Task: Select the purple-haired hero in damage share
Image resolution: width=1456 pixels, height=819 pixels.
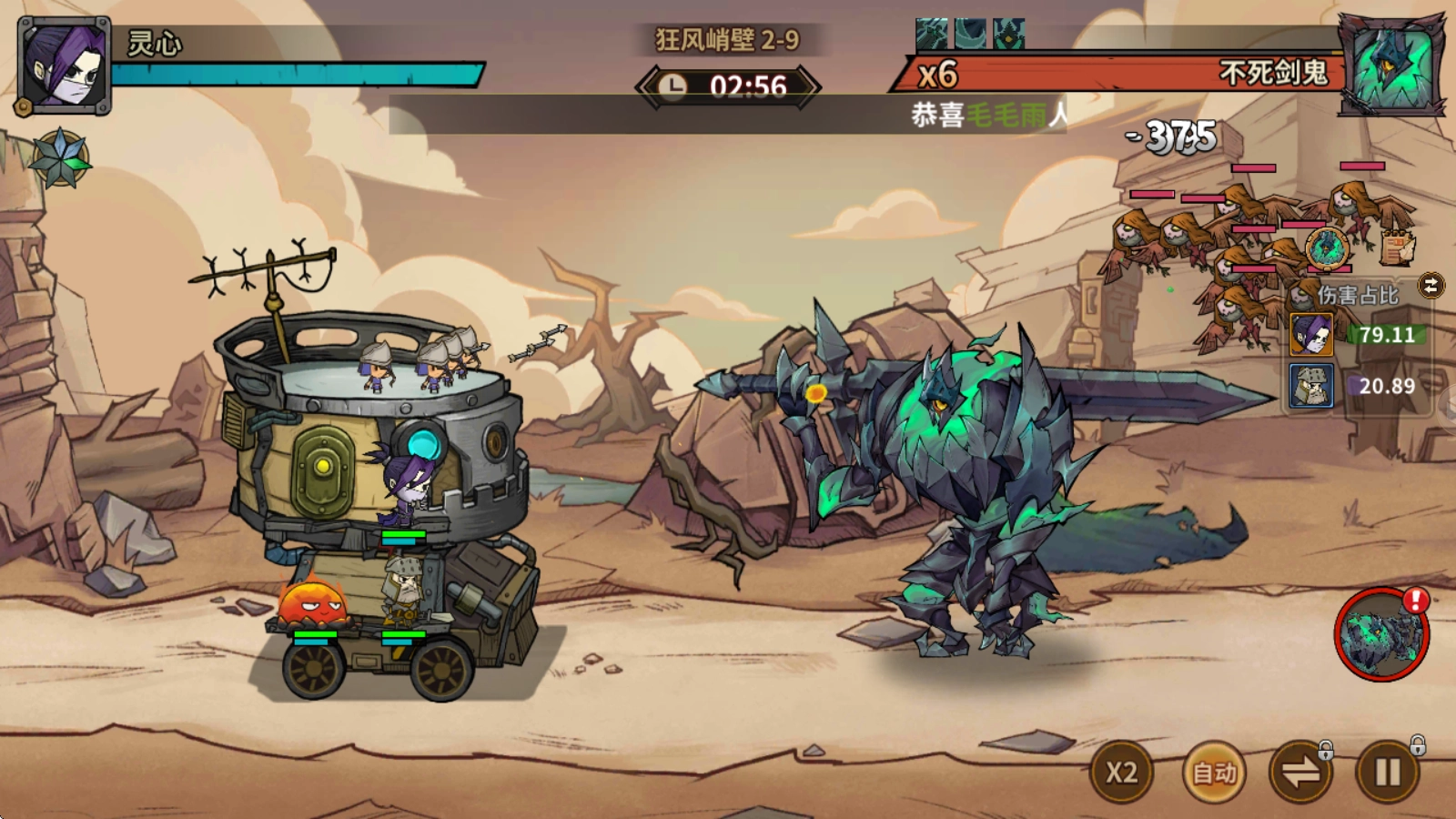Action: coord(1311,334)
